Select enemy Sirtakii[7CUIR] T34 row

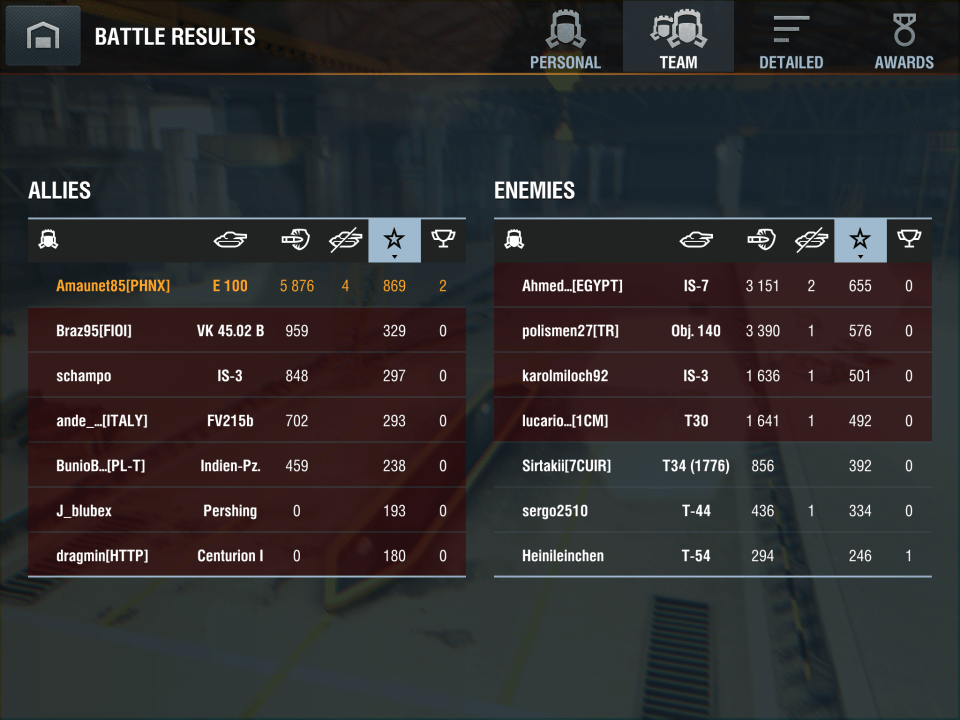pos(712,466)
